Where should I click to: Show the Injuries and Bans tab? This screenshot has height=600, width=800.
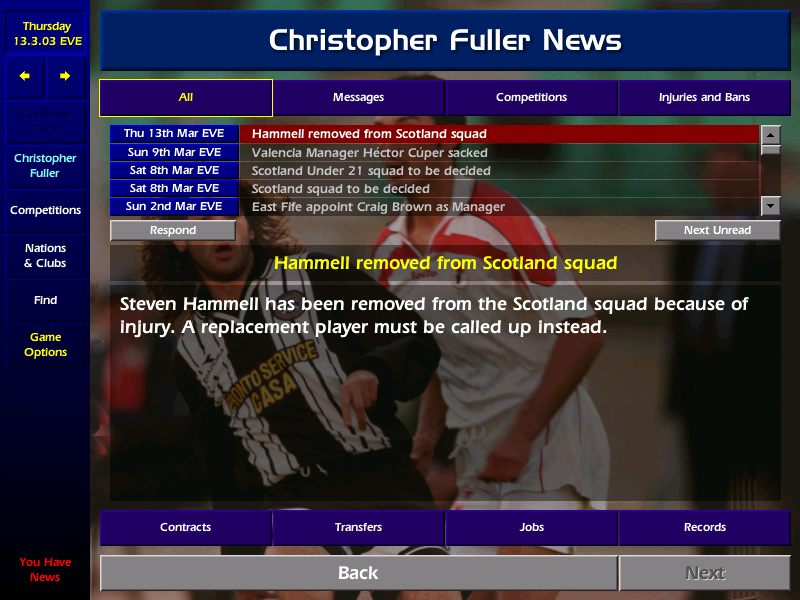point(704,98)
